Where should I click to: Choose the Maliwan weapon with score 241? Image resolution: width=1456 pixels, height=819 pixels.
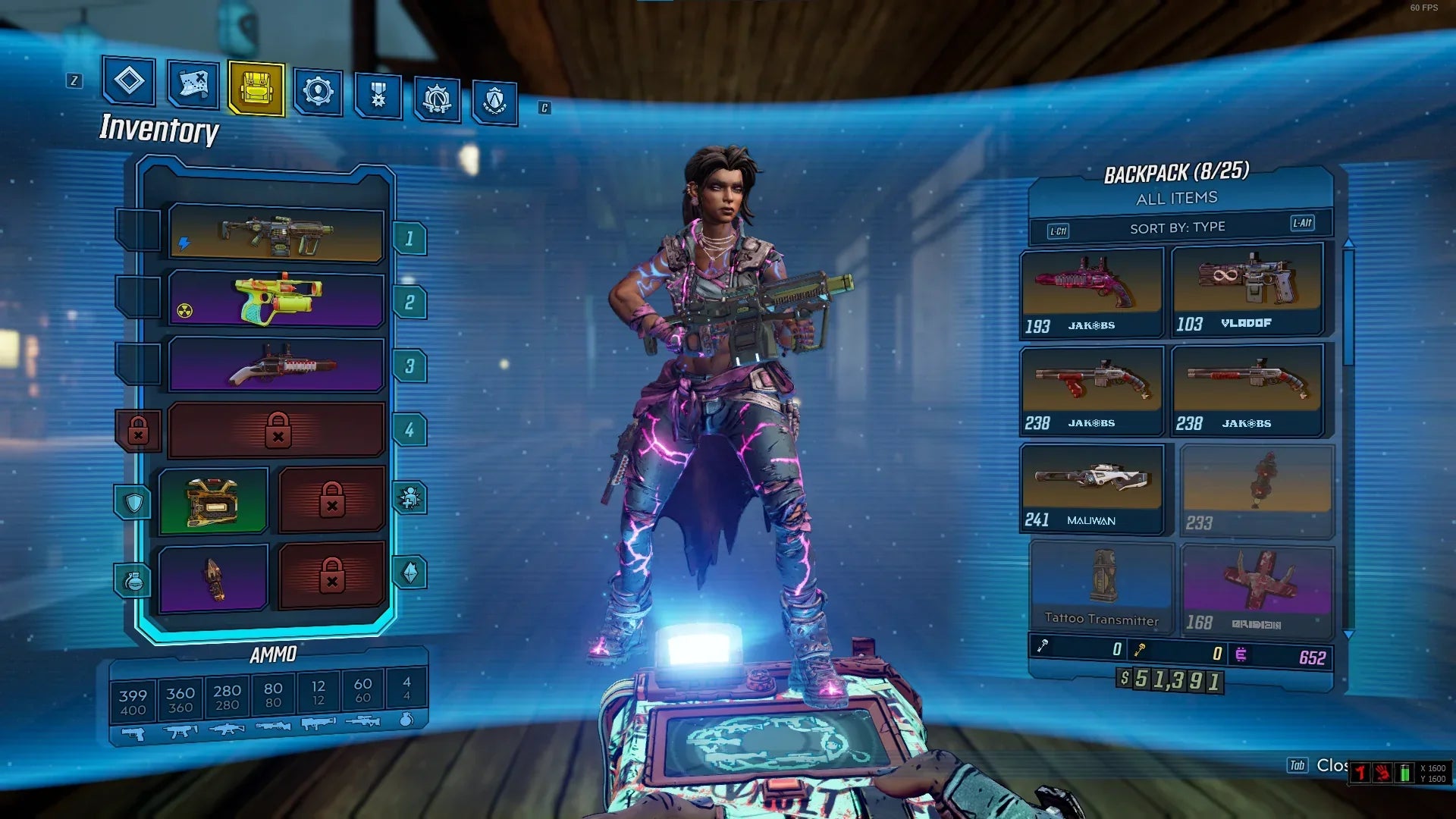pyautogui.click(x=1092, y=488)
